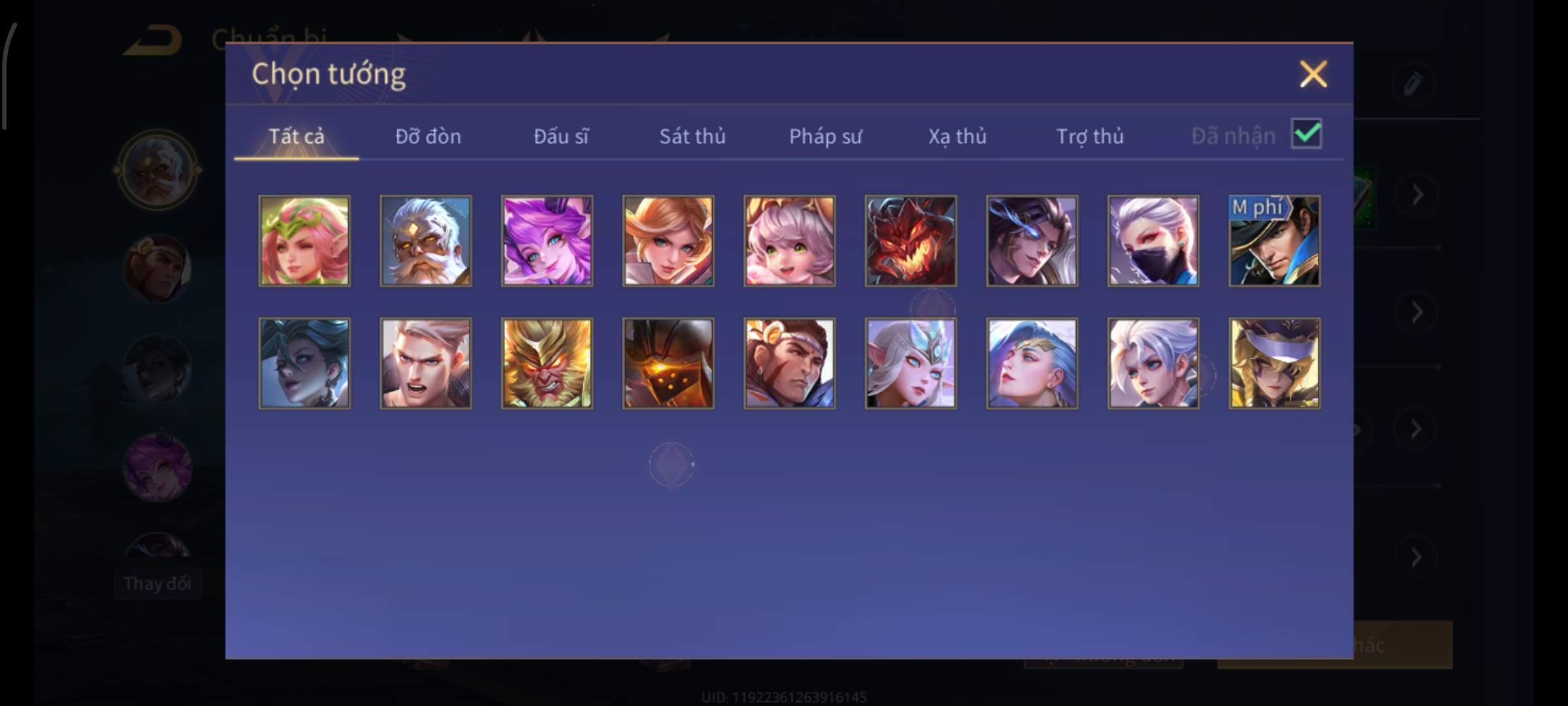Viewport: 1568px width, 706px height.
Task: Choose the red demon monster hero
Action: [x=911, y=241]
